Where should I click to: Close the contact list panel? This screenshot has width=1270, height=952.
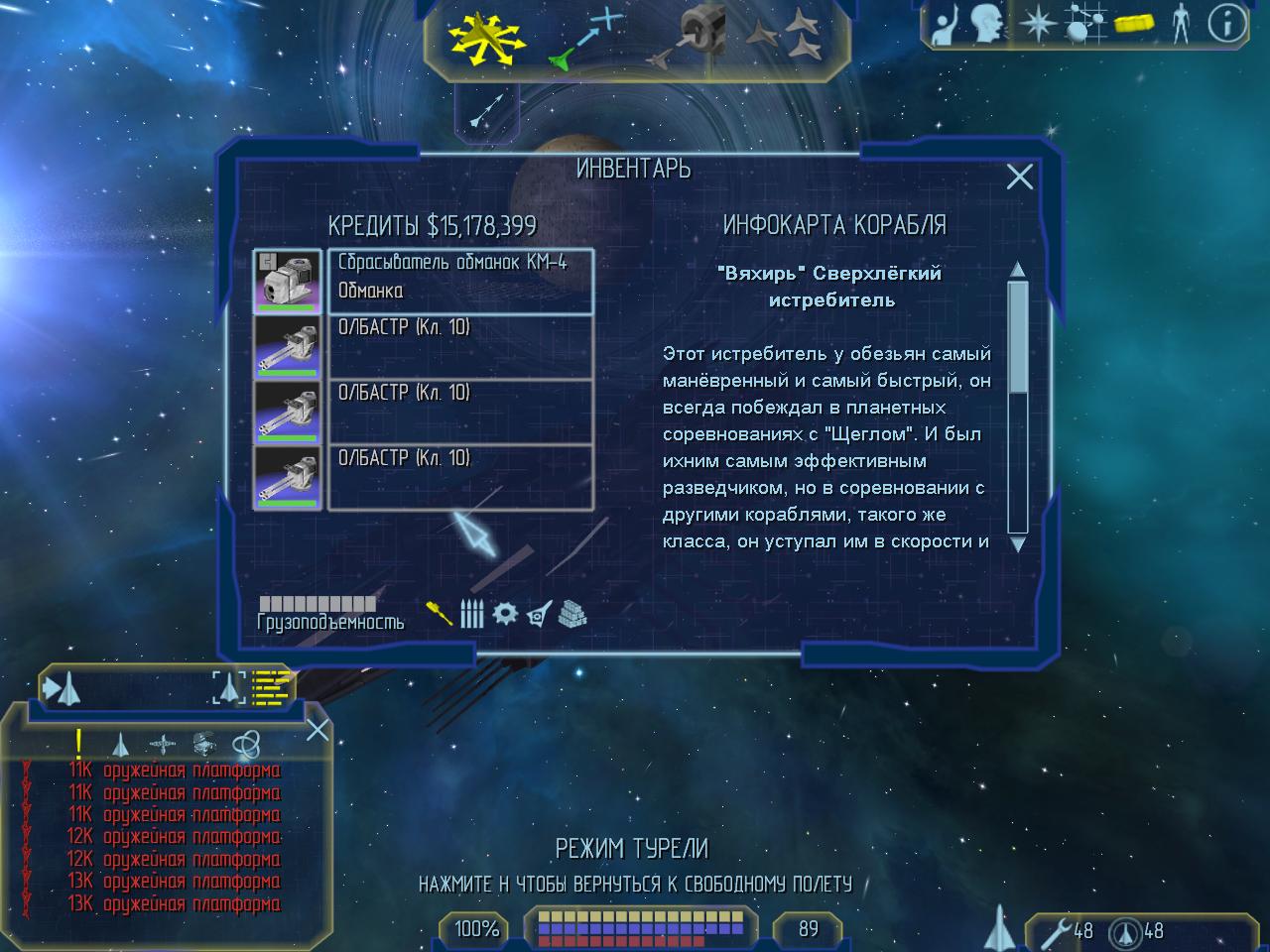(x=317, y=731)
